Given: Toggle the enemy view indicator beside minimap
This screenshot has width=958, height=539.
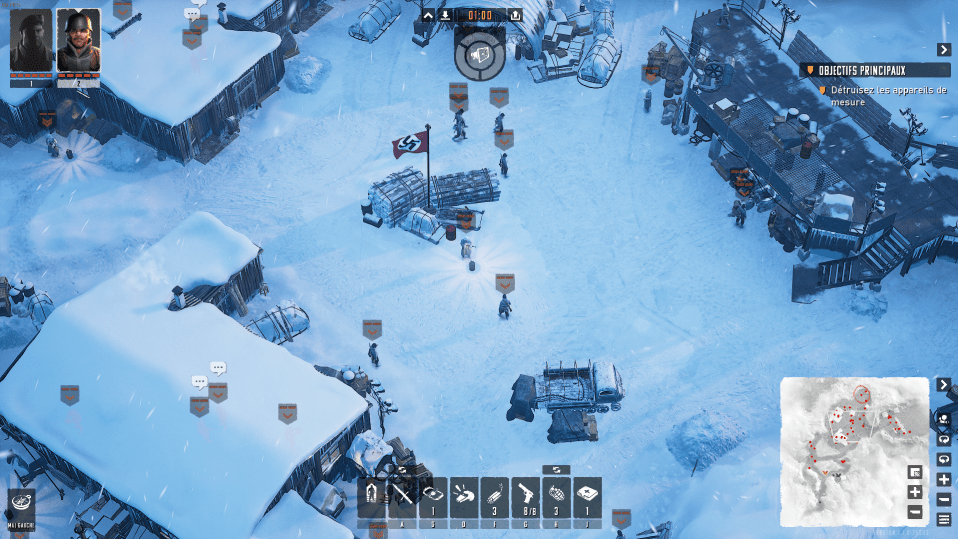Looking at the screenshot, I should click(943, 417).
